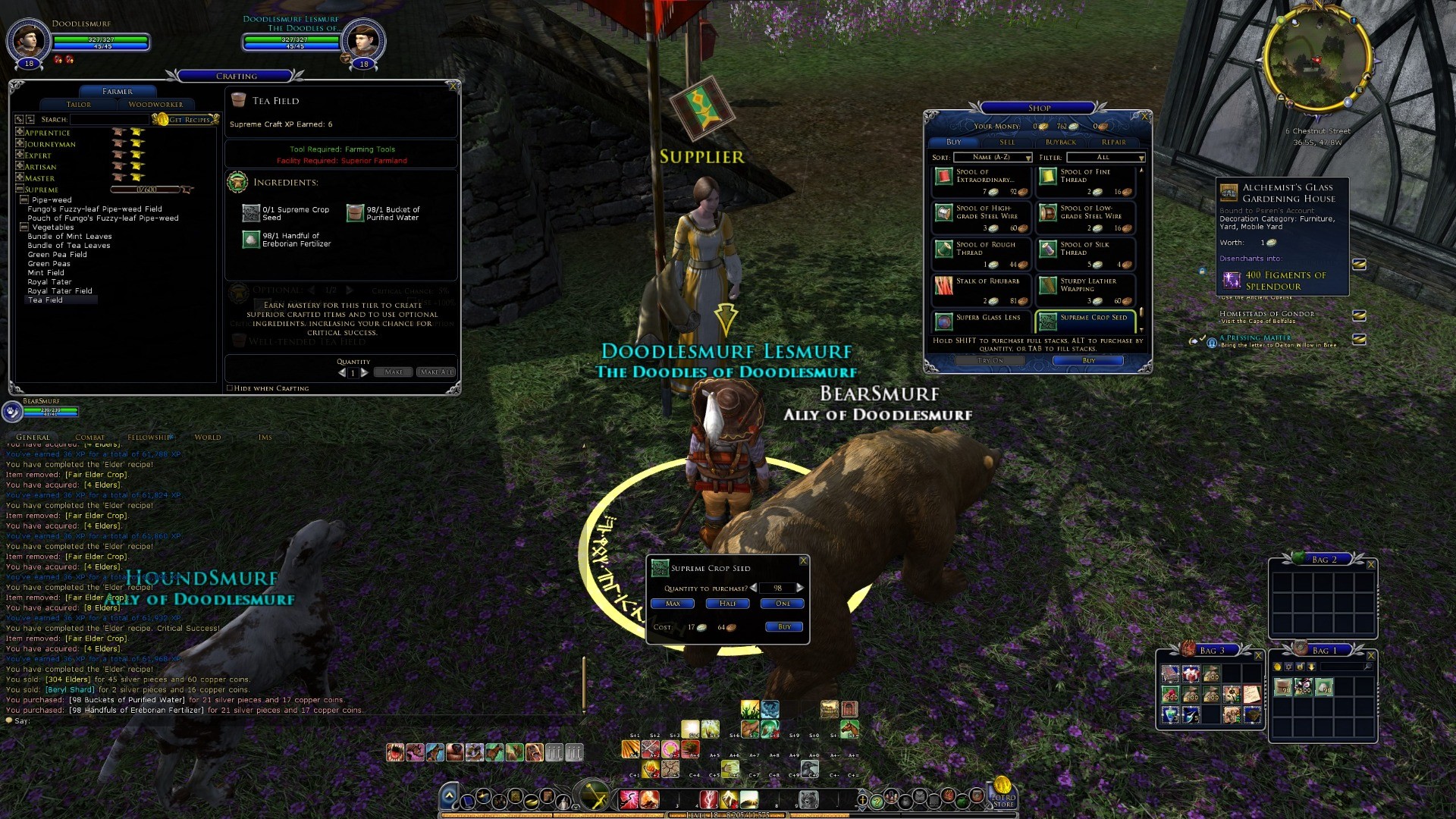Select Stalk of Rhubarb in shop
The height and width of the screenshot is (819, 1456).
point(981,287)
